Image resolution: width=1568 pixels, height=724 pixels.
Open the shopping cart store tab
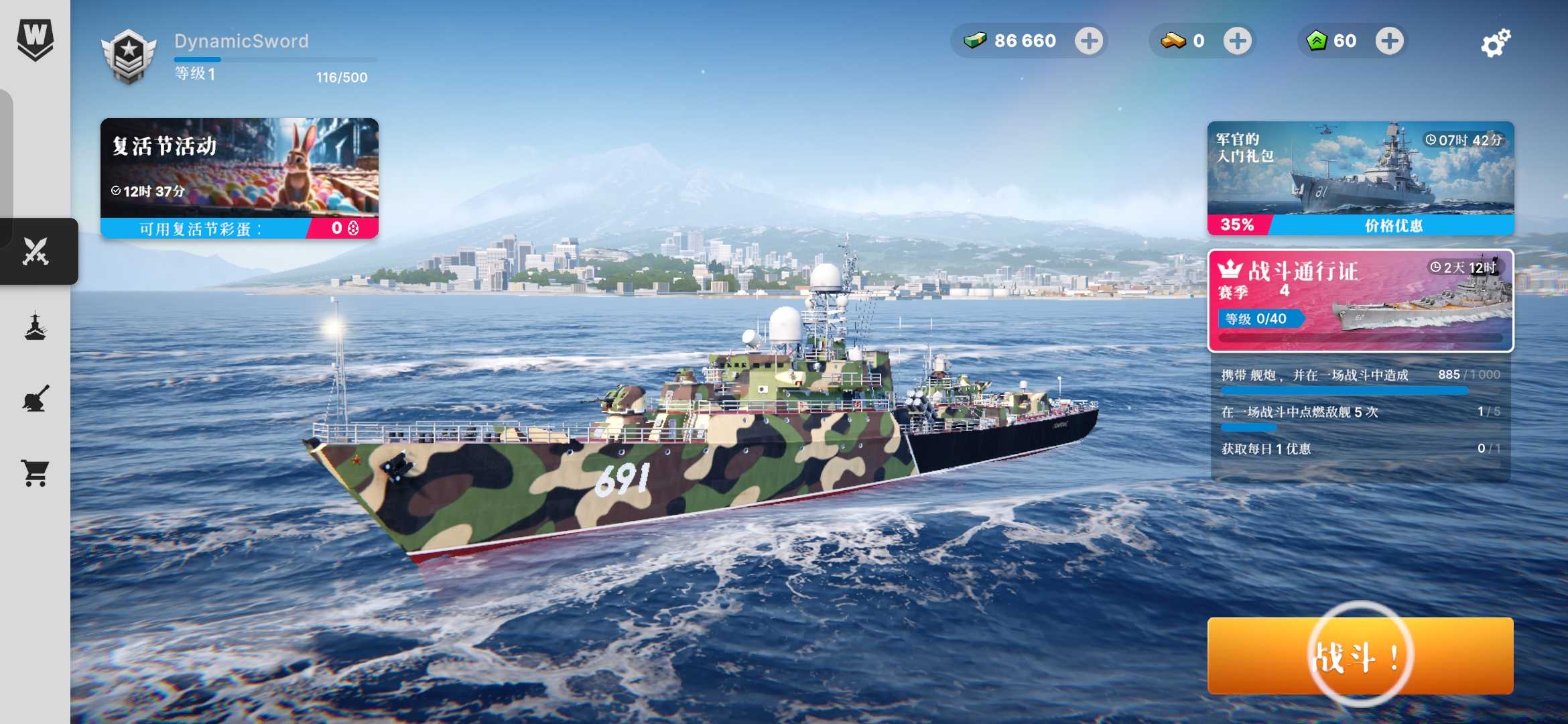coord(36,473)
